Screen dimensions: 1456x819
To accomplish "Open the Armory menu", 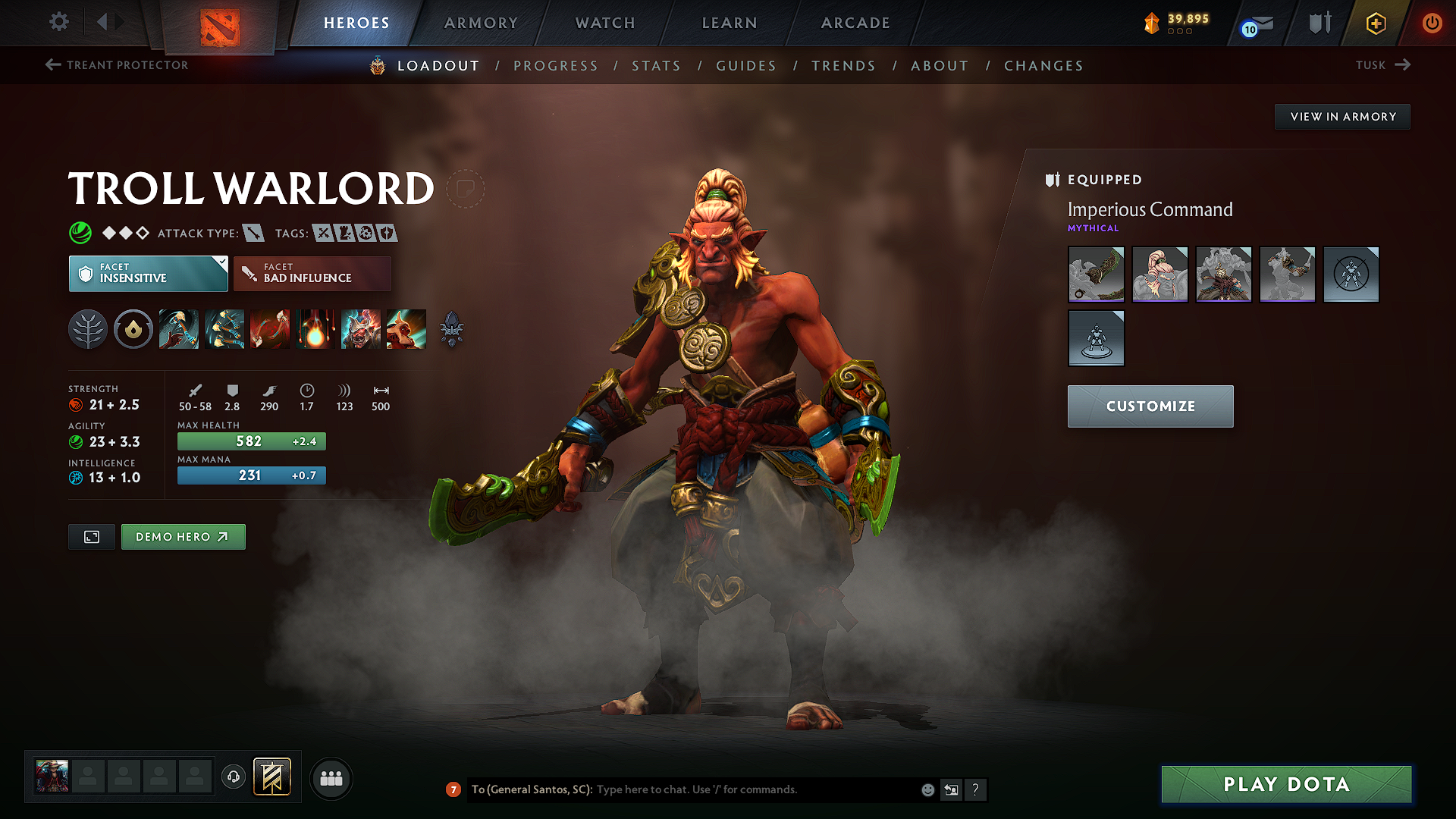I will point(481,23).
